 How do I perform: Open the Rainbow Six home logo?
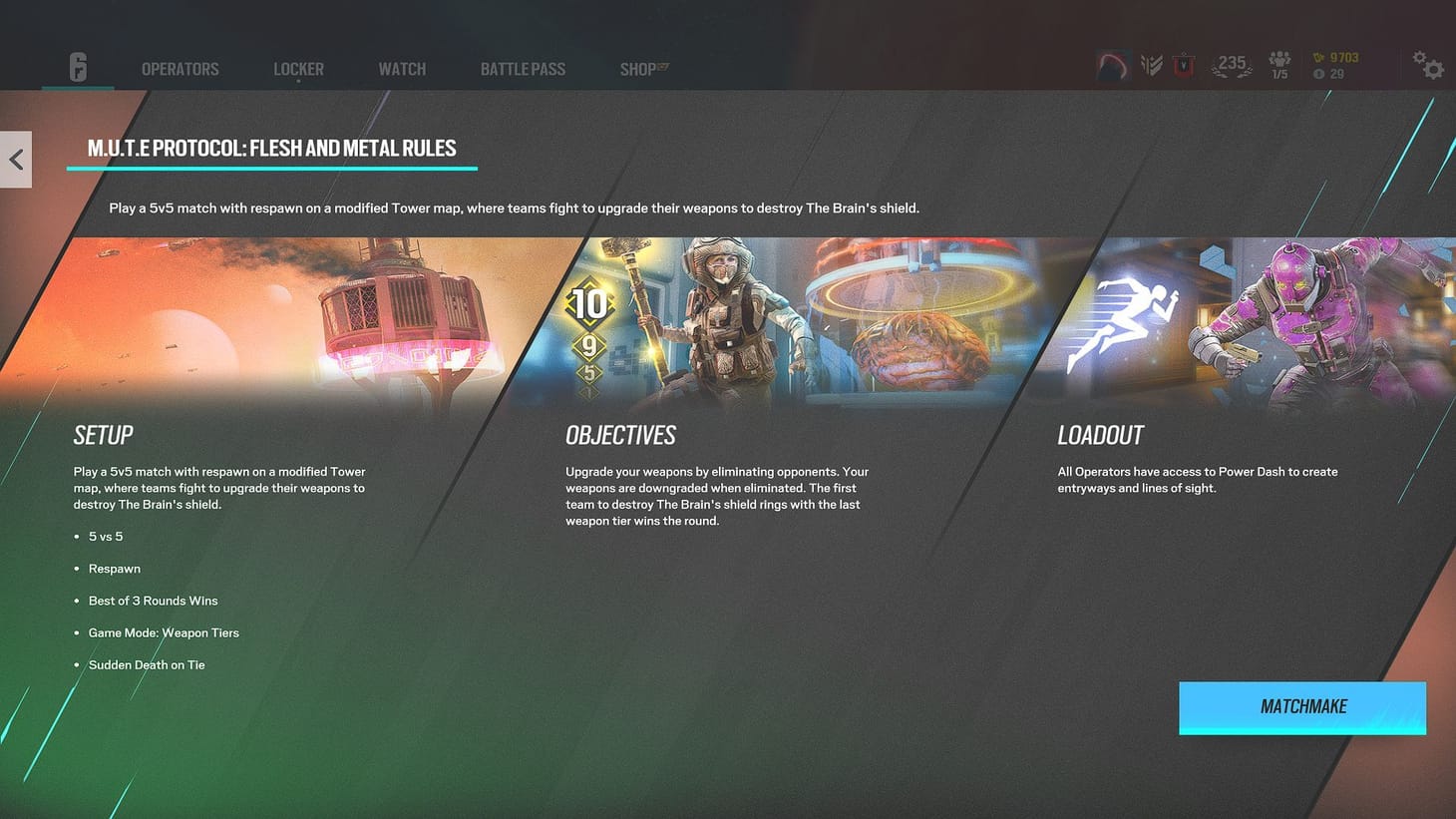point(78,67)
